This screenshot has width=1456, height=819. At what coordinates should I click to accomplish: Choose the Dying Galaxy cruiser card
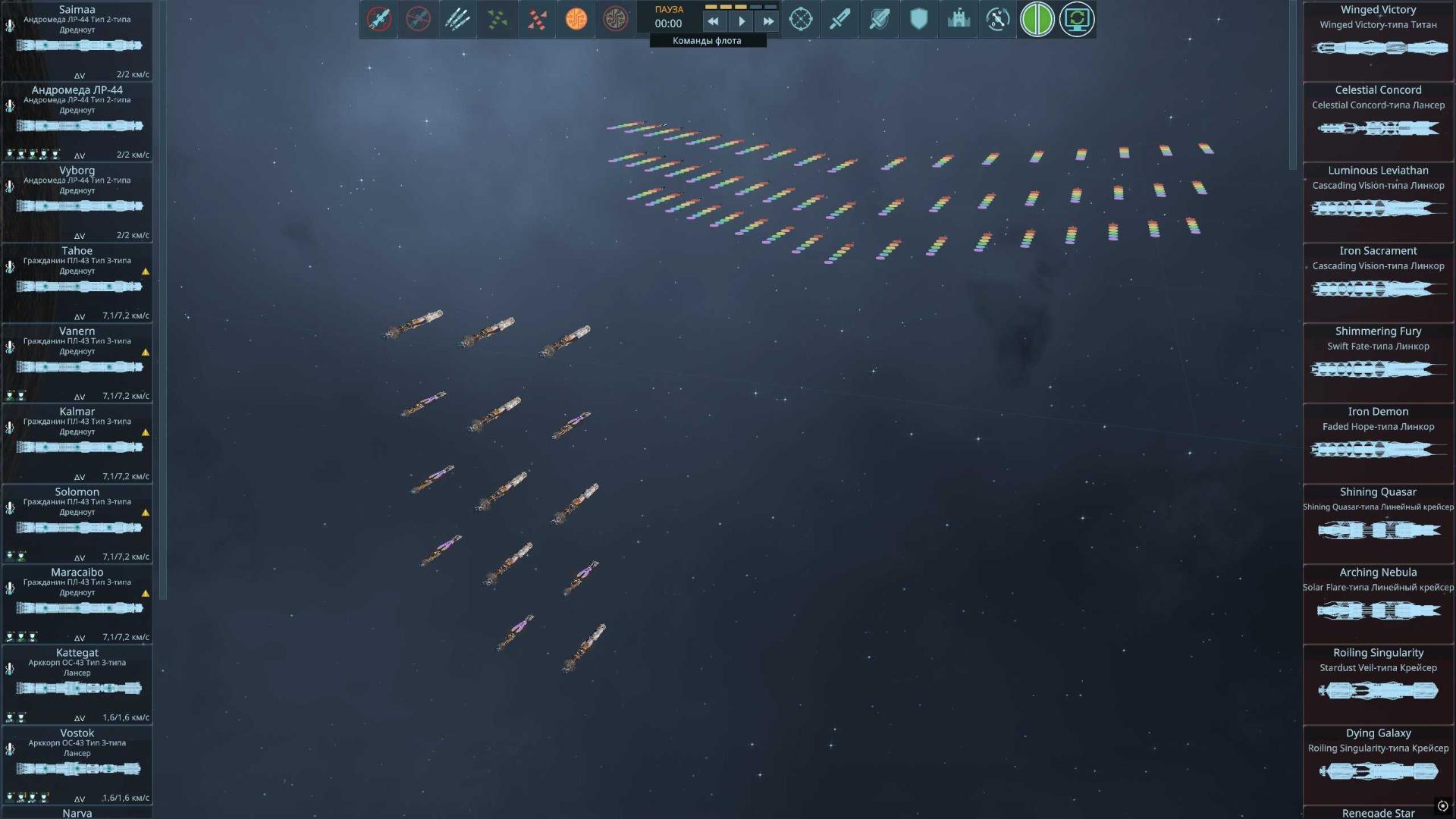pos(1378,764)
